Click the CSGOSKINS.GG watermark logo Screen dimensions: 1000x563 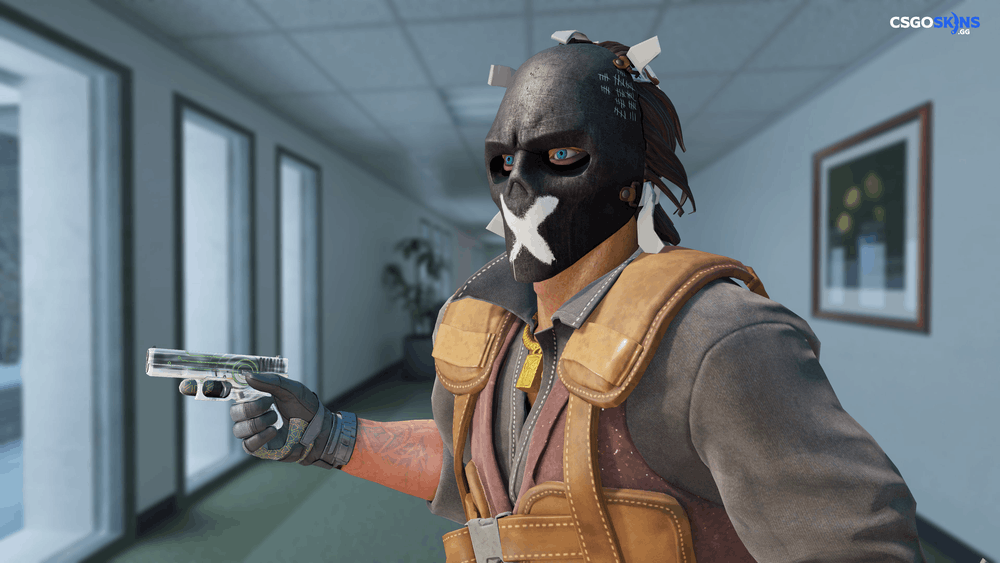point(935,24)
